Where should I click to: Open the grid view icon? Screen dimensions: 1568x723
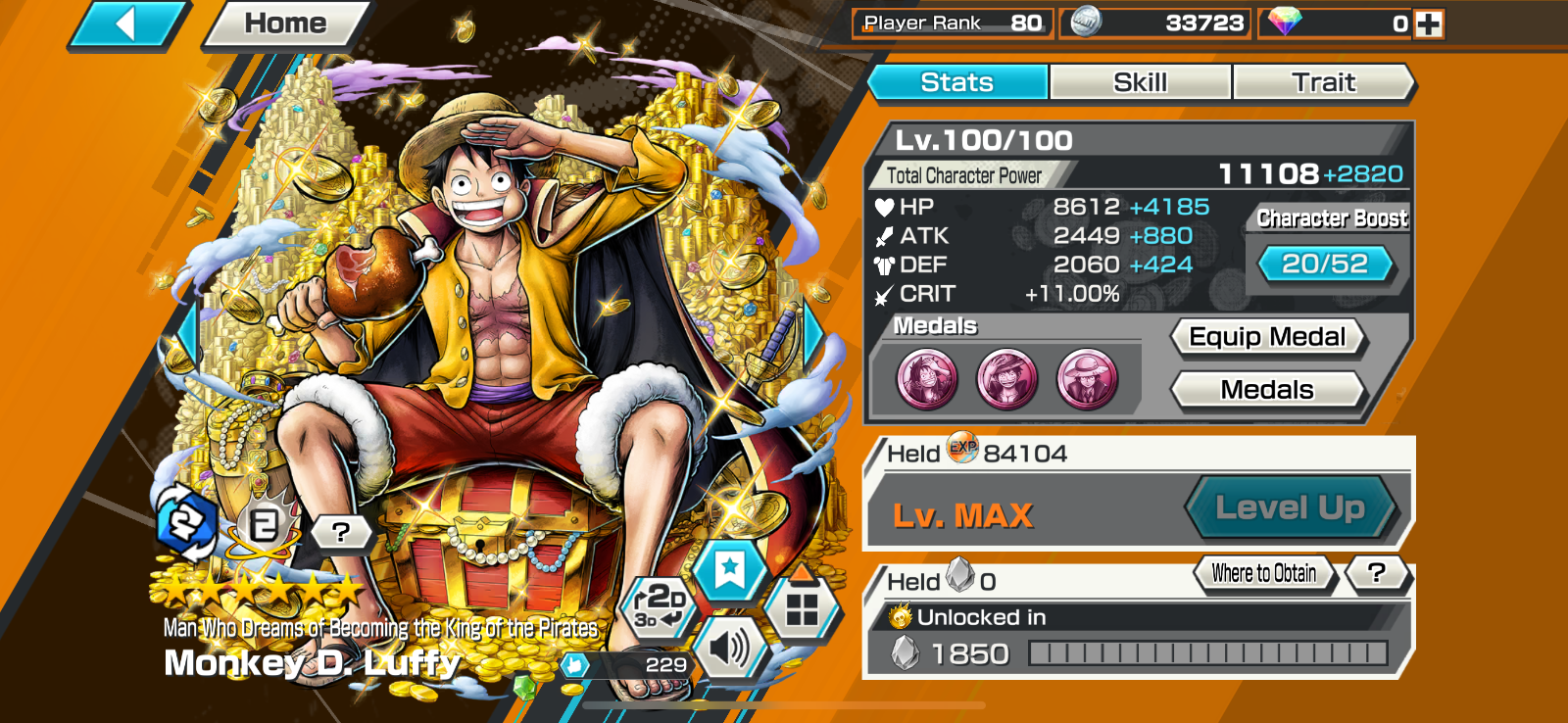coord(802,609)
